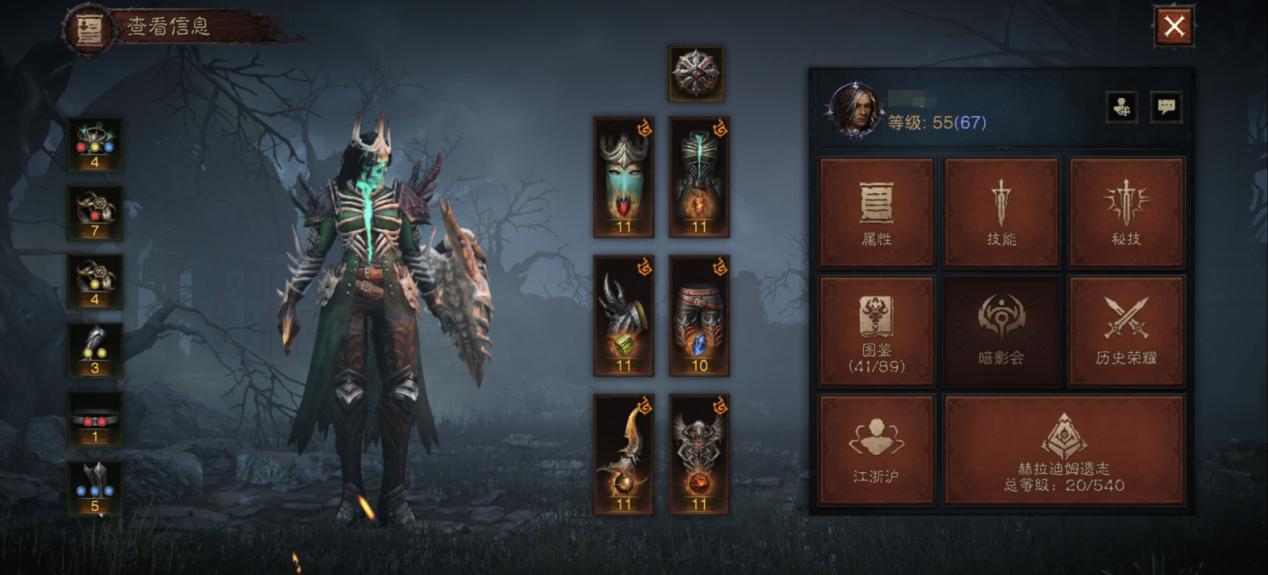Click the round emblem above the gear
Viewport: 1268px width, 575px height.
click(696, 73)
